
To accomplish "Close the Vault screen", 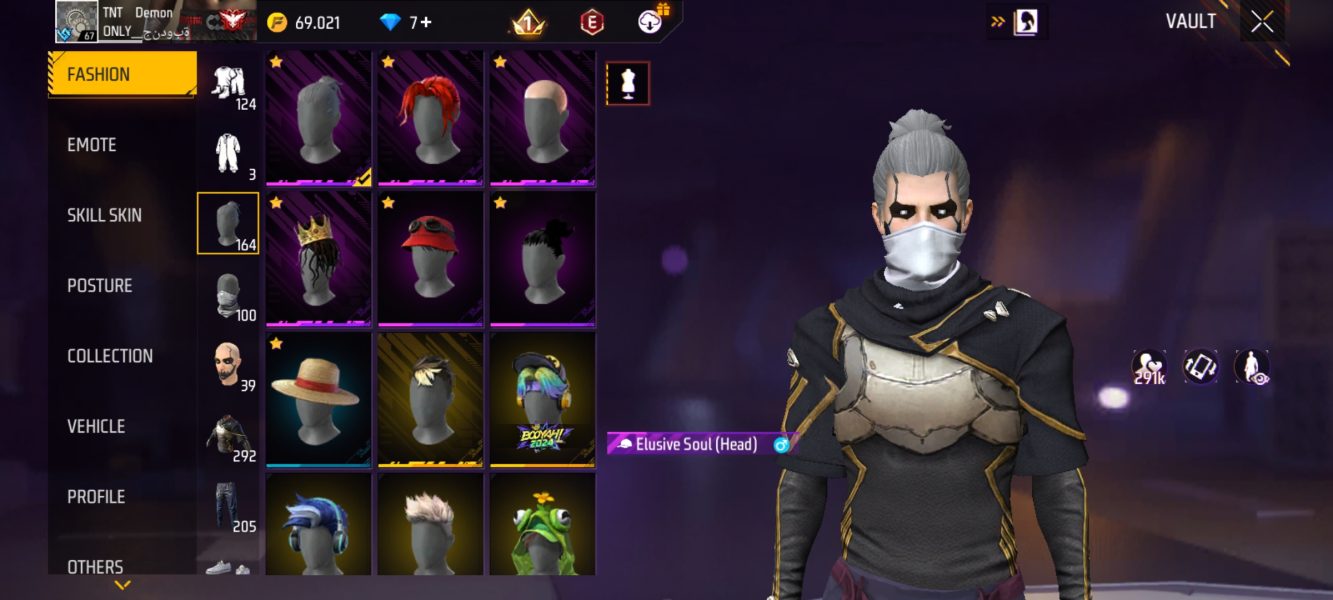I will pos(1262,22).
